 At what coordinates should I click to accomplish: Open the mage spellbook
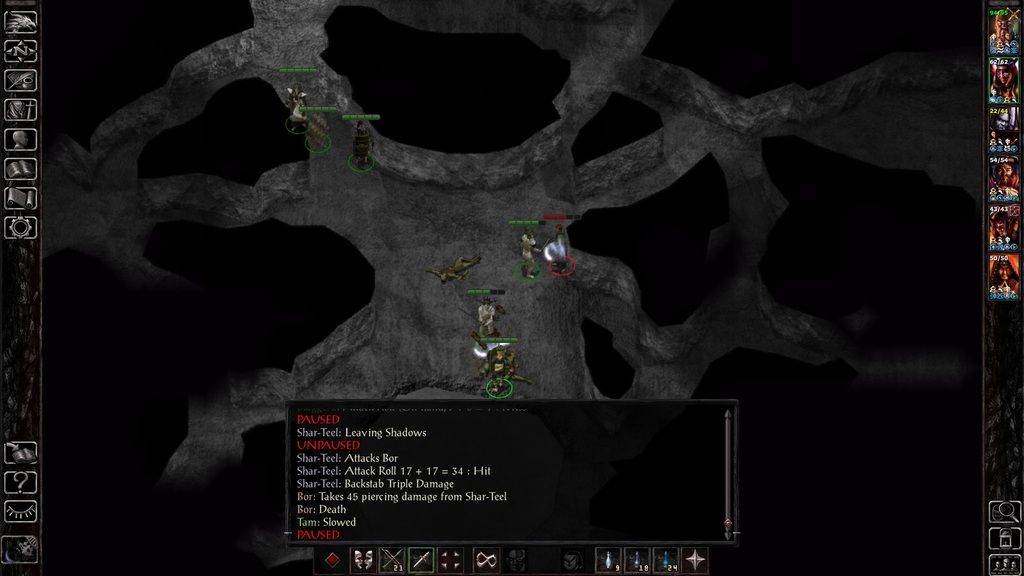[20, 168]
